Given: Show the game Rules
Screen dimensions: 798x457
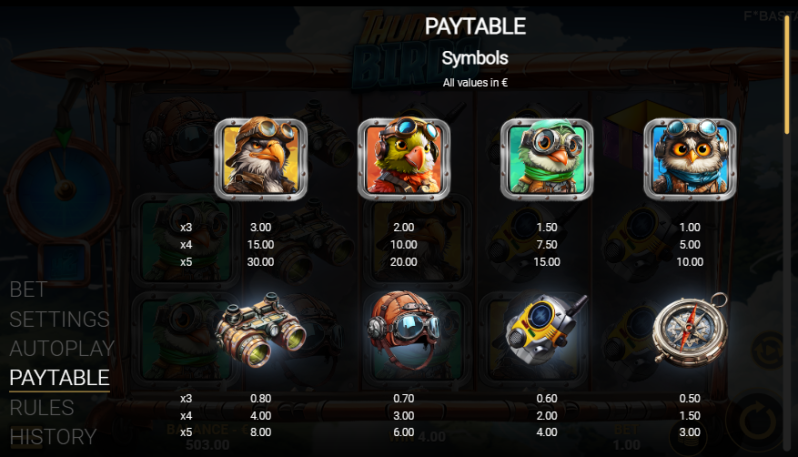Looking at the screenshot, I should click(42, 407).
